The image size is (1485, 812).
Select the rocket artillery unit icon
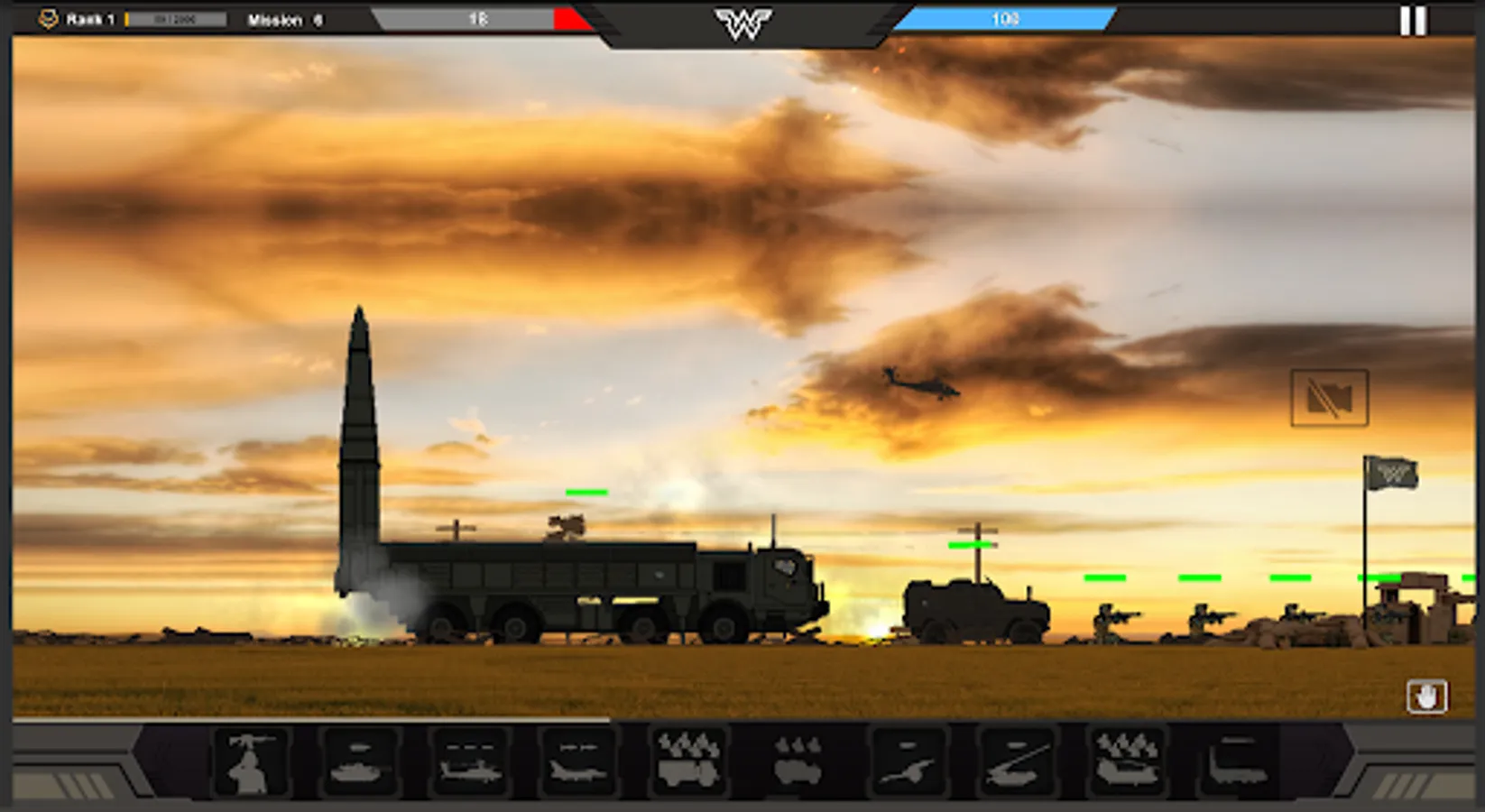[1016, 762]
